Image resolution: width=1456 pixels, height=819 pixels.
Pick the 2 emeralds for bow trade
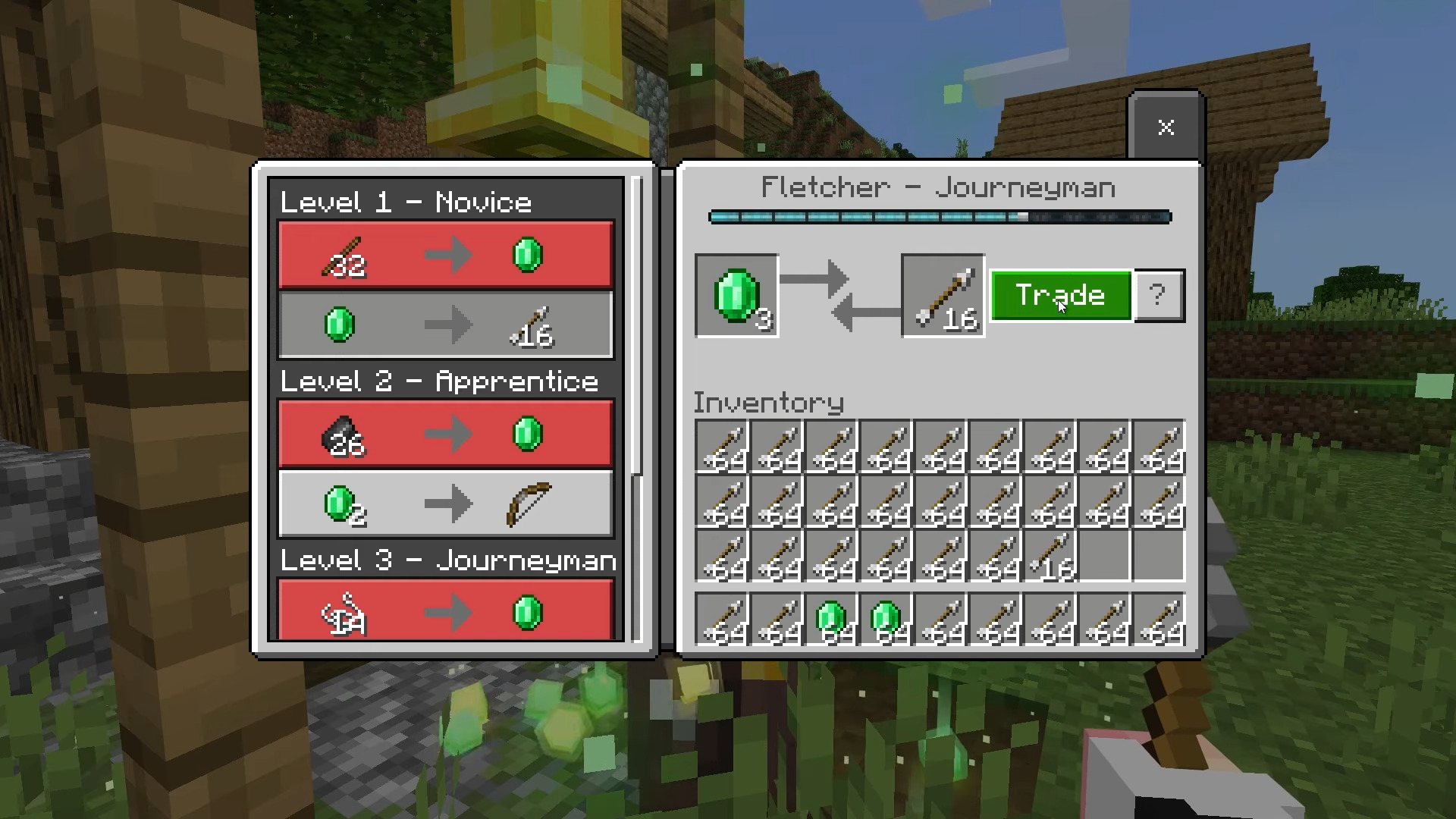click(x=446, y=504)
